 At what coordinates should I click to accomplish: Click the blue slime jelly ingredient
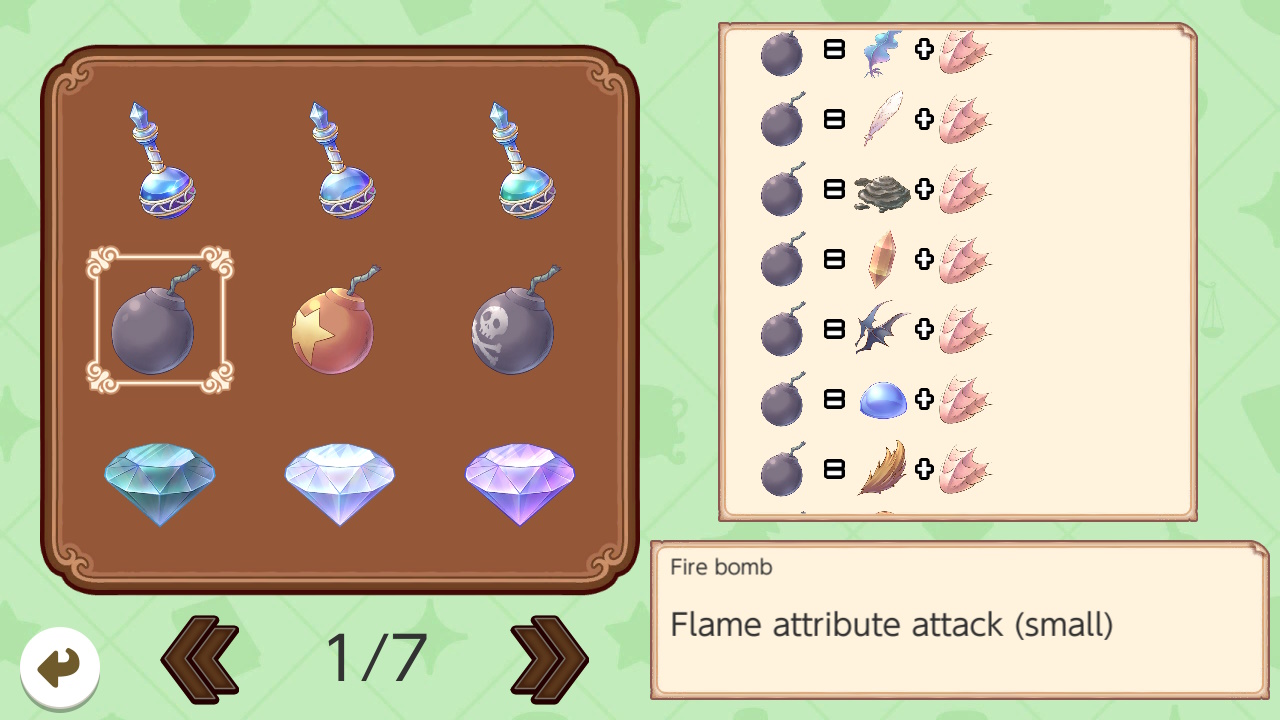[x=883, y=399]
